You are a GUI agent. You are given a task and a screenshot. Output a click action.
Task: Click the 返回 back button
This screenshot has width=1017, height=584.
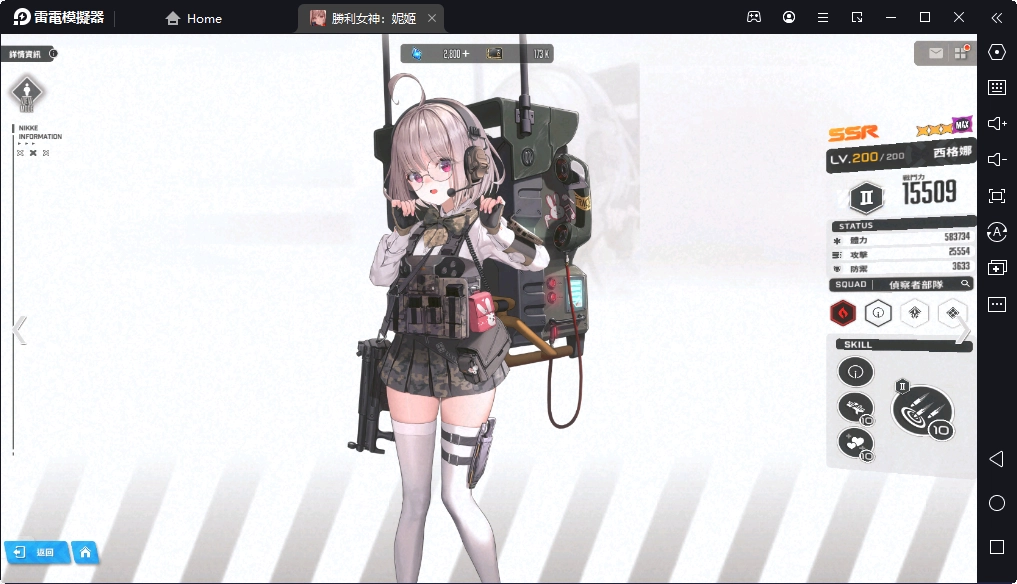[36, 552]
